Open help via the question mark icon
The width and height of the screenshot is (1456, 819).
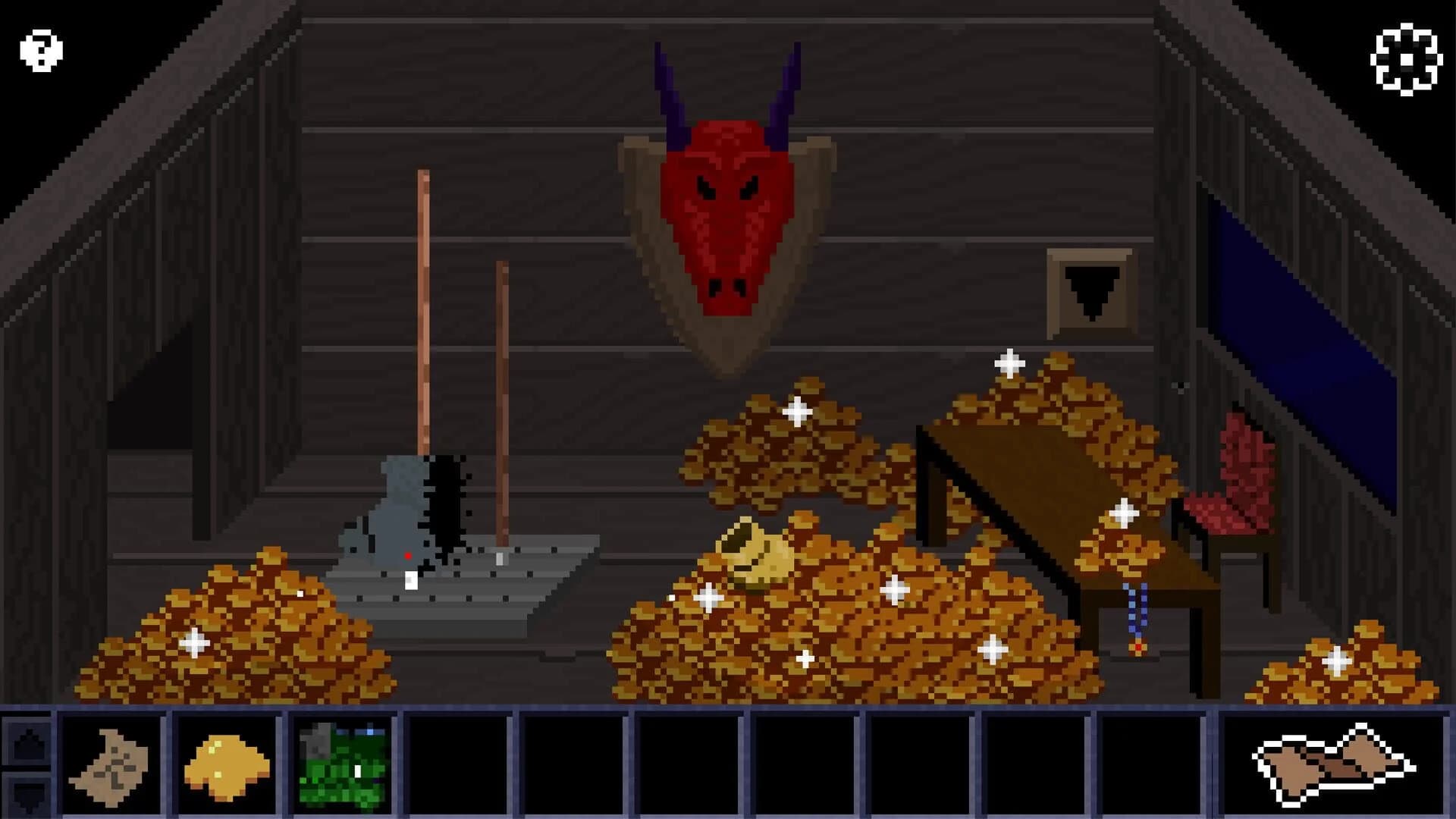click(39, 49)
